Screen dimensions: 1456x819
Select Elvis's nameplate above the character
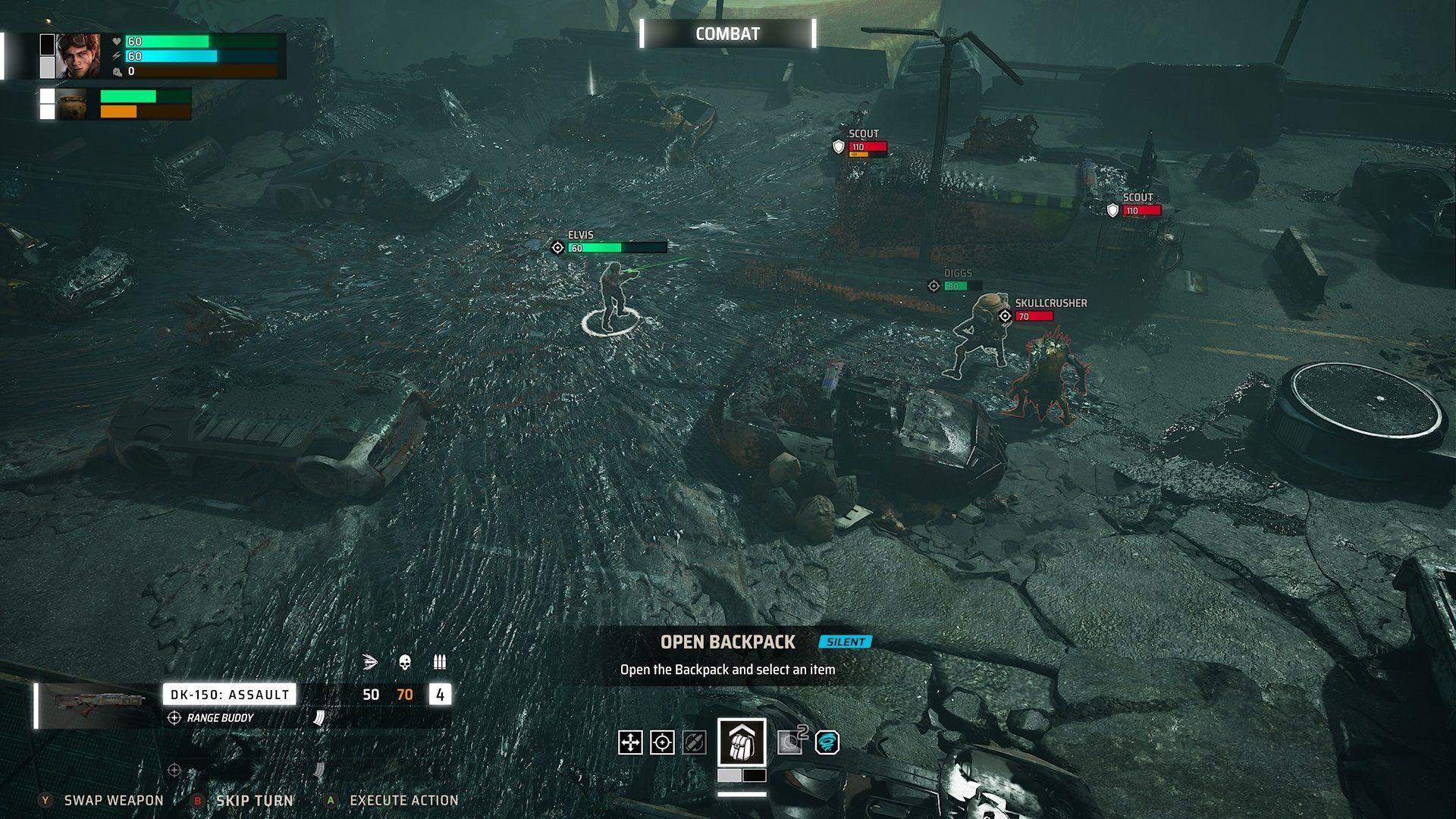click(x=581, y=236)
